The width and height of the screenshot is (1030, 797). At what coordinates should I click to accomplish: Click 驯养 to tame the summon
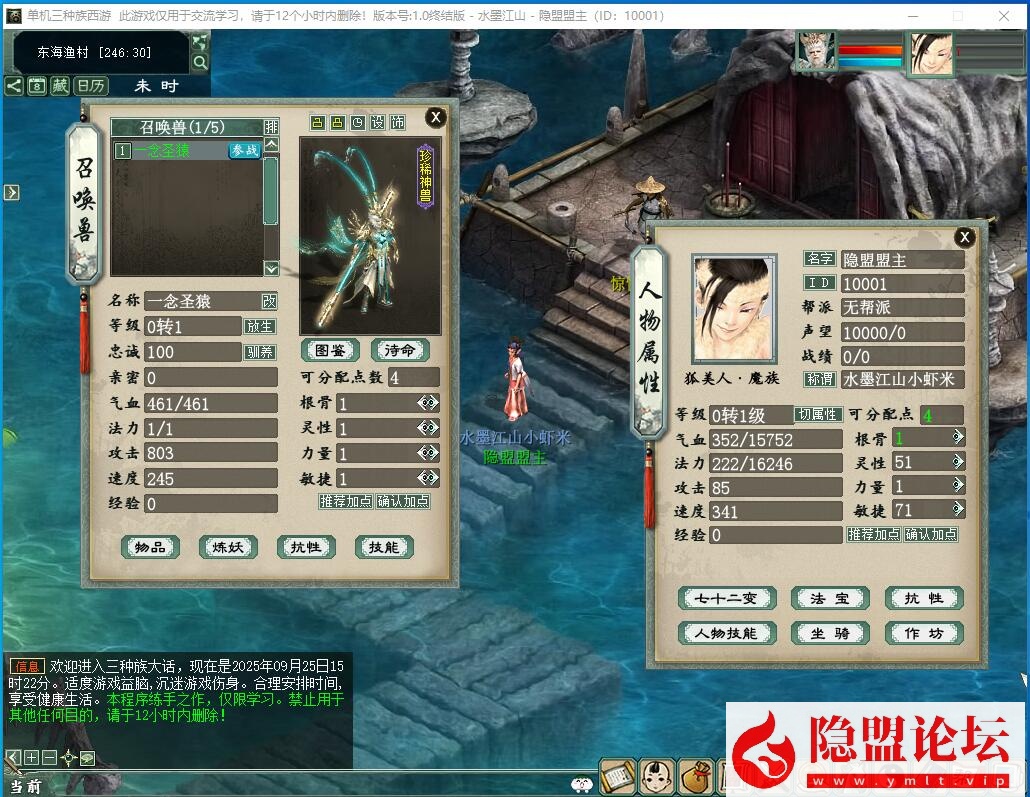[259, 352]
